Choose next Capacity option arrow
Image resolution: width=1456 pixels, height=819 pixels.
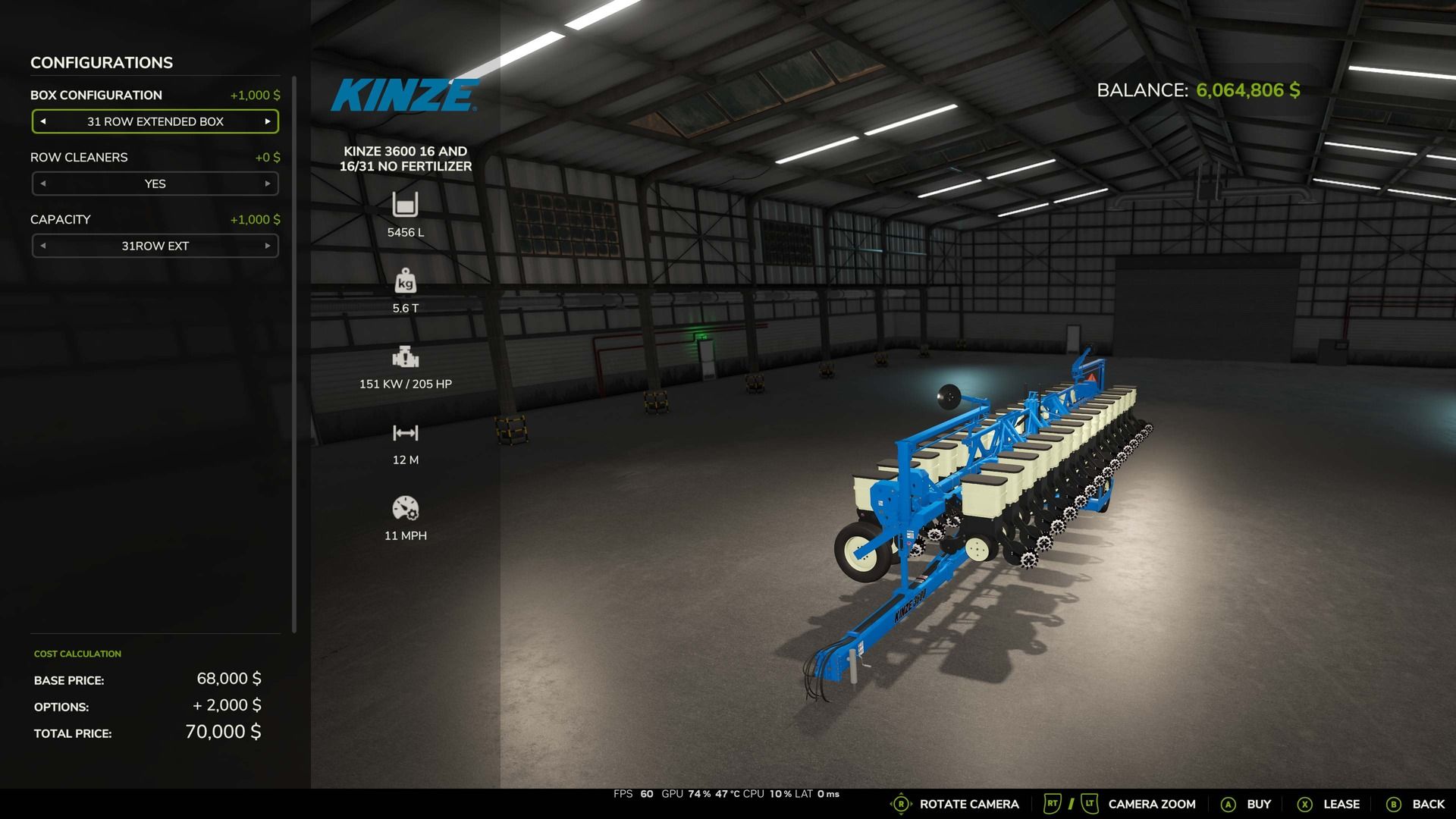click(x=268, y=246)
